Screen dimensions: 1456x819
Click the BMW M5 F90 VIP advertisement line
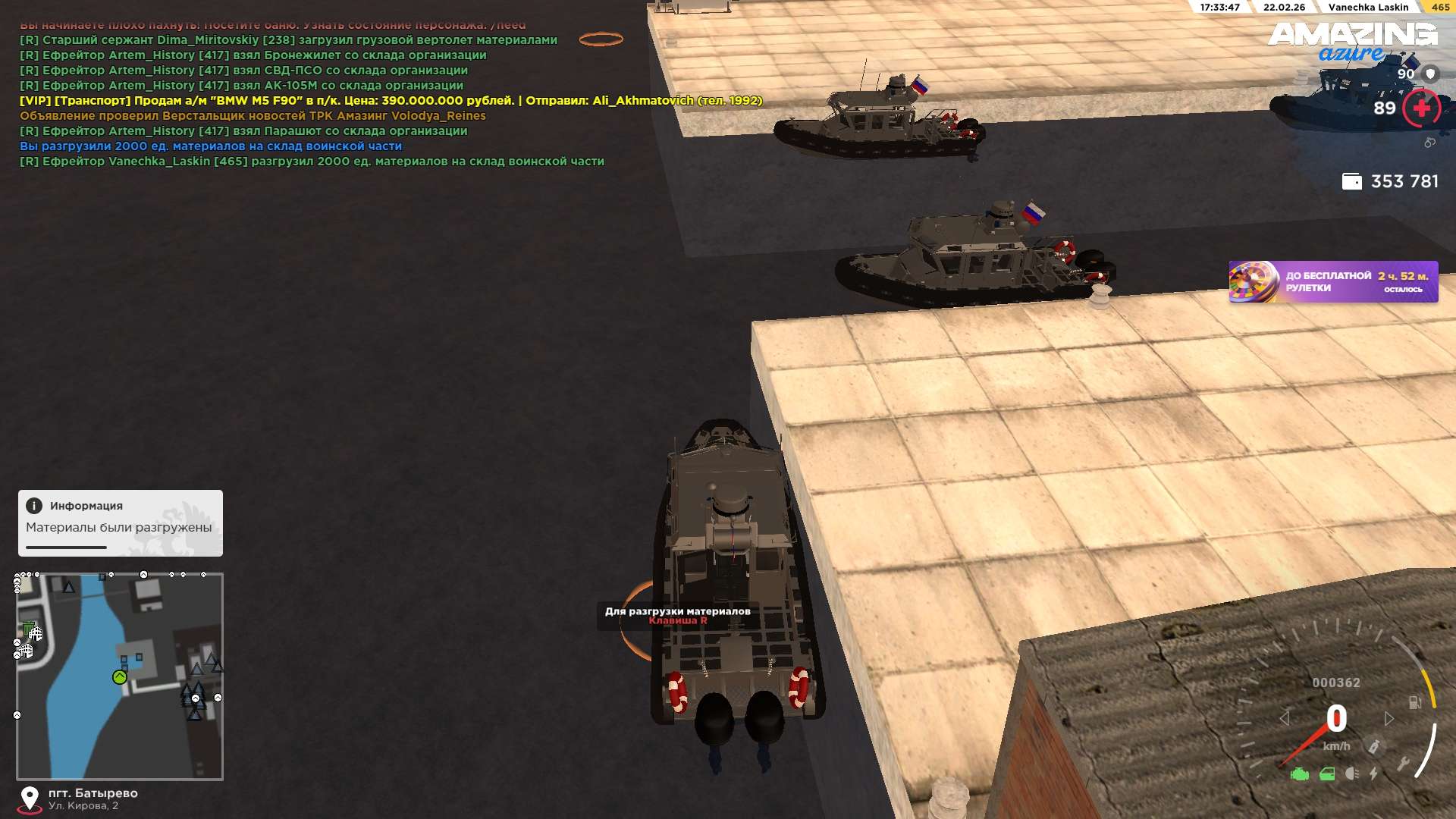(x=391, y=101)
